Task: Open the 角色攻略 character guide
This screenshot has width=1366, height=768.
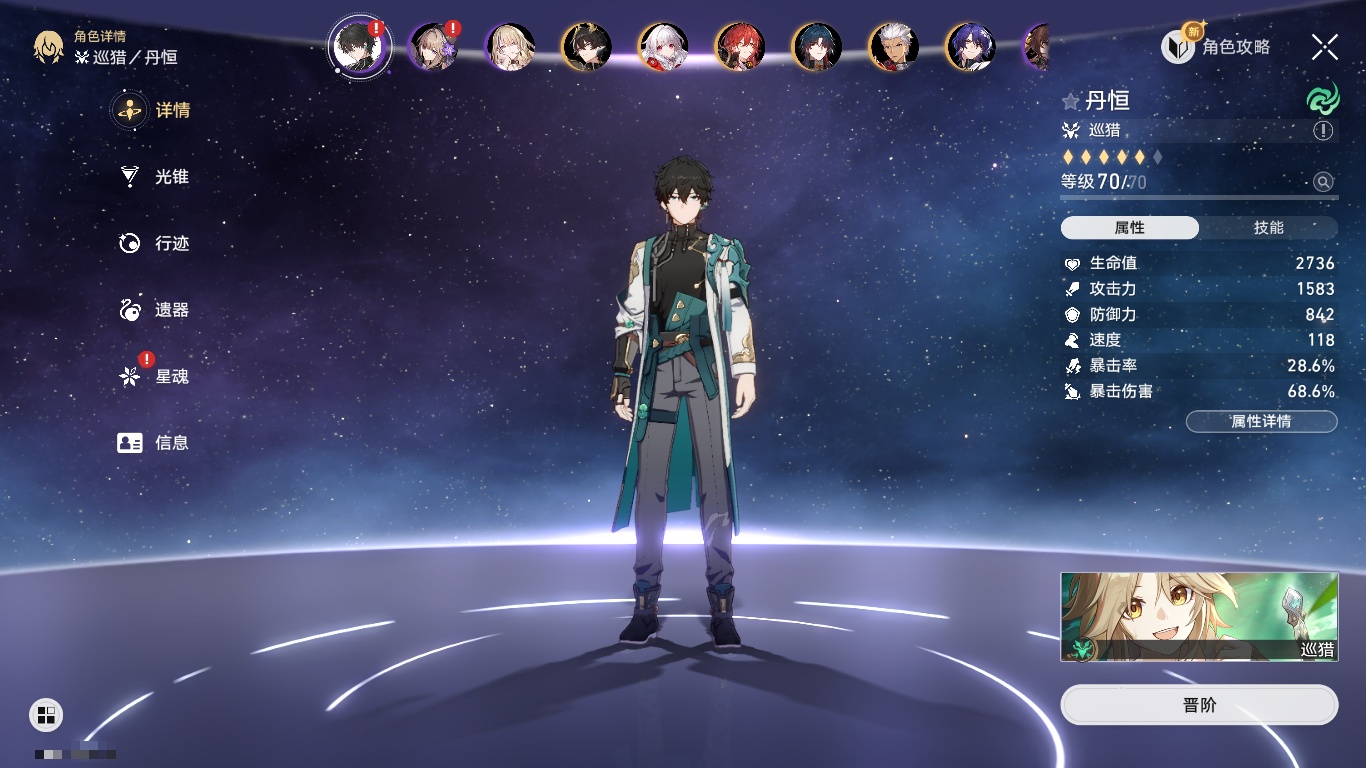Action: (x=1215, y=47)
